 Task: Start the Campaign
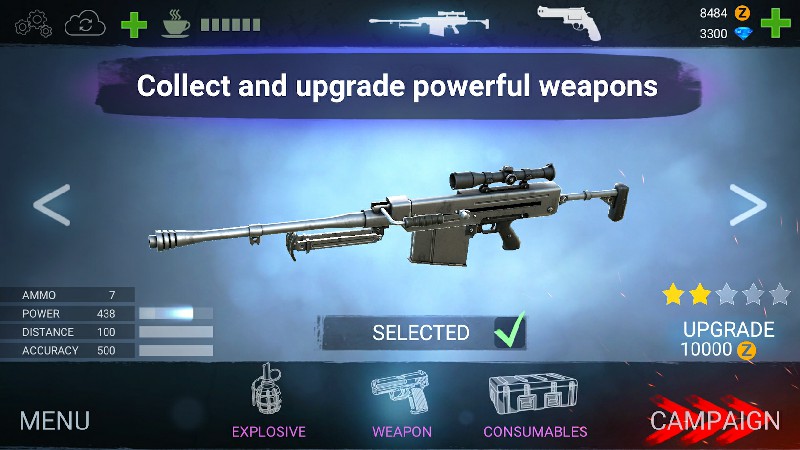coord(715,421)
